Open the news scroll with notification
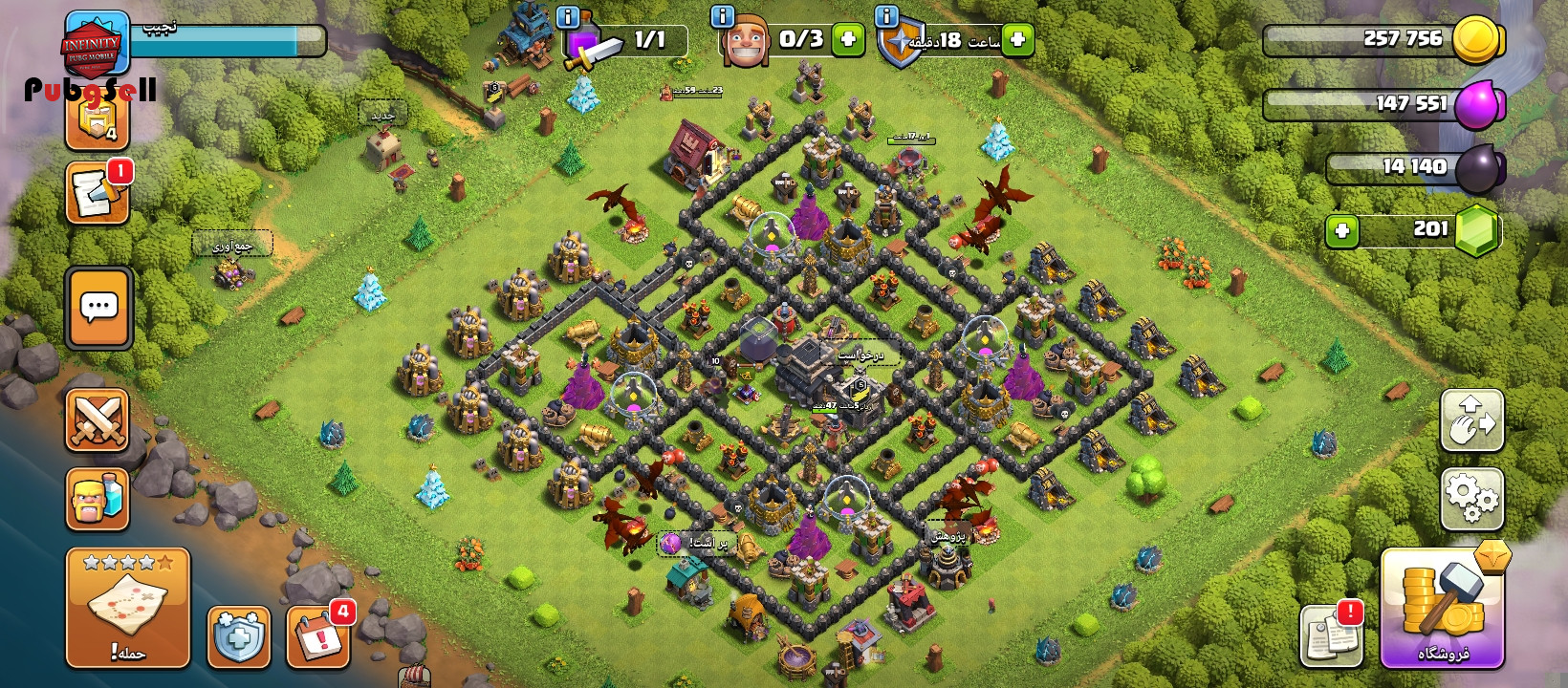Screen dimensions: 1568x688 (98, 194)
